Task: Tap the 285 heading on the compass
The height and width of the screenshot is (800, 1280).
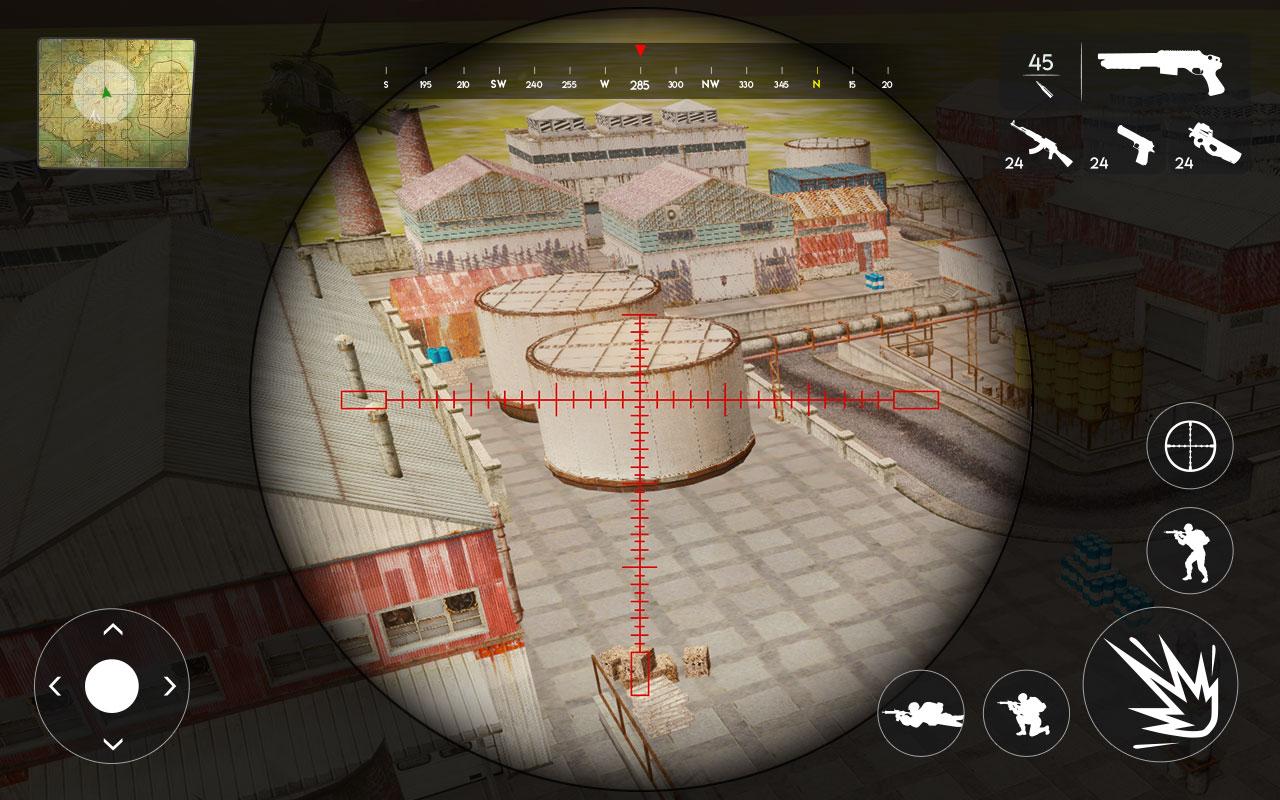Action: click(x=641, y=85)
